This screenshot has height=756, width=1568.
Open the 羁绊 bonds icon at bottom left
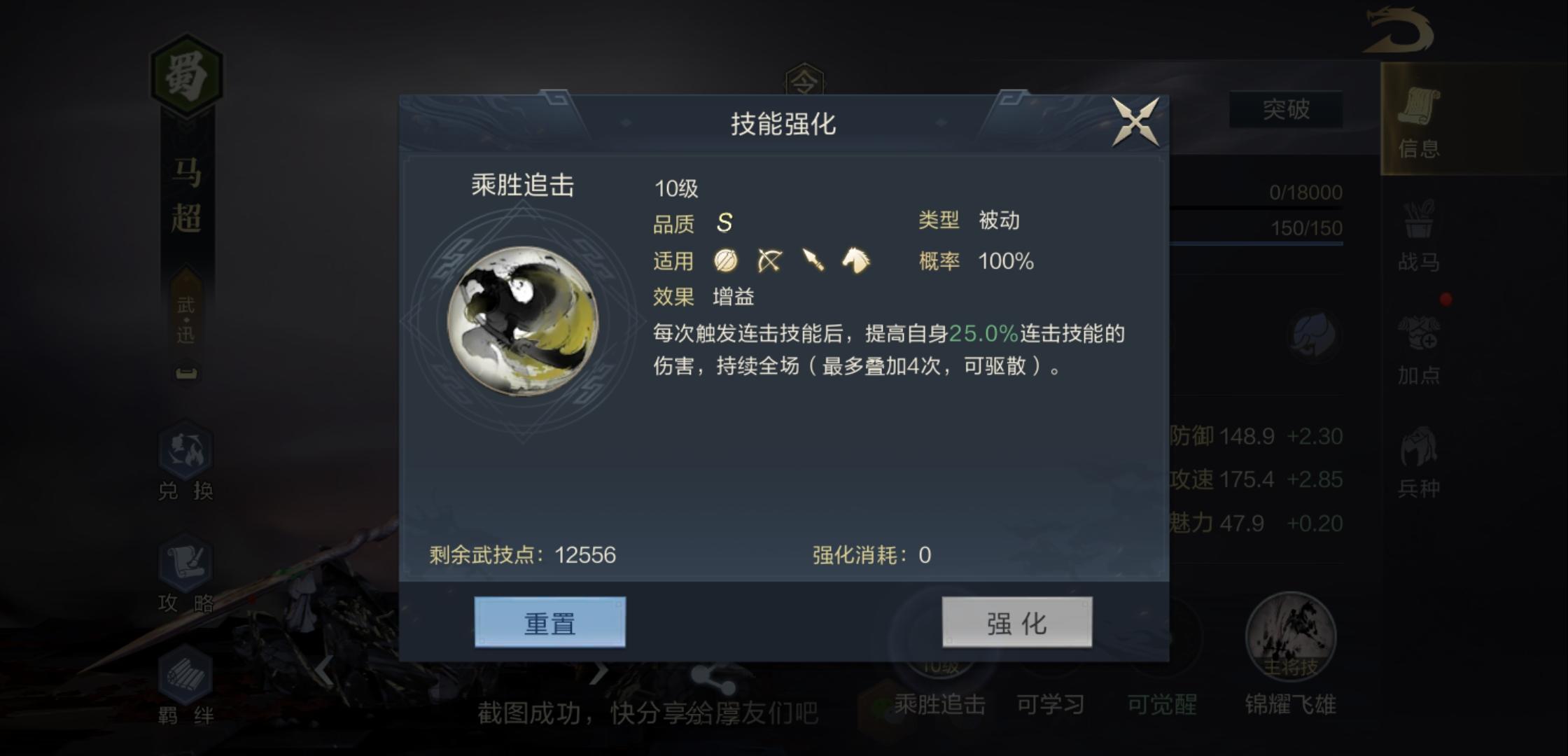pyautogui.click(x=184, y=682)
